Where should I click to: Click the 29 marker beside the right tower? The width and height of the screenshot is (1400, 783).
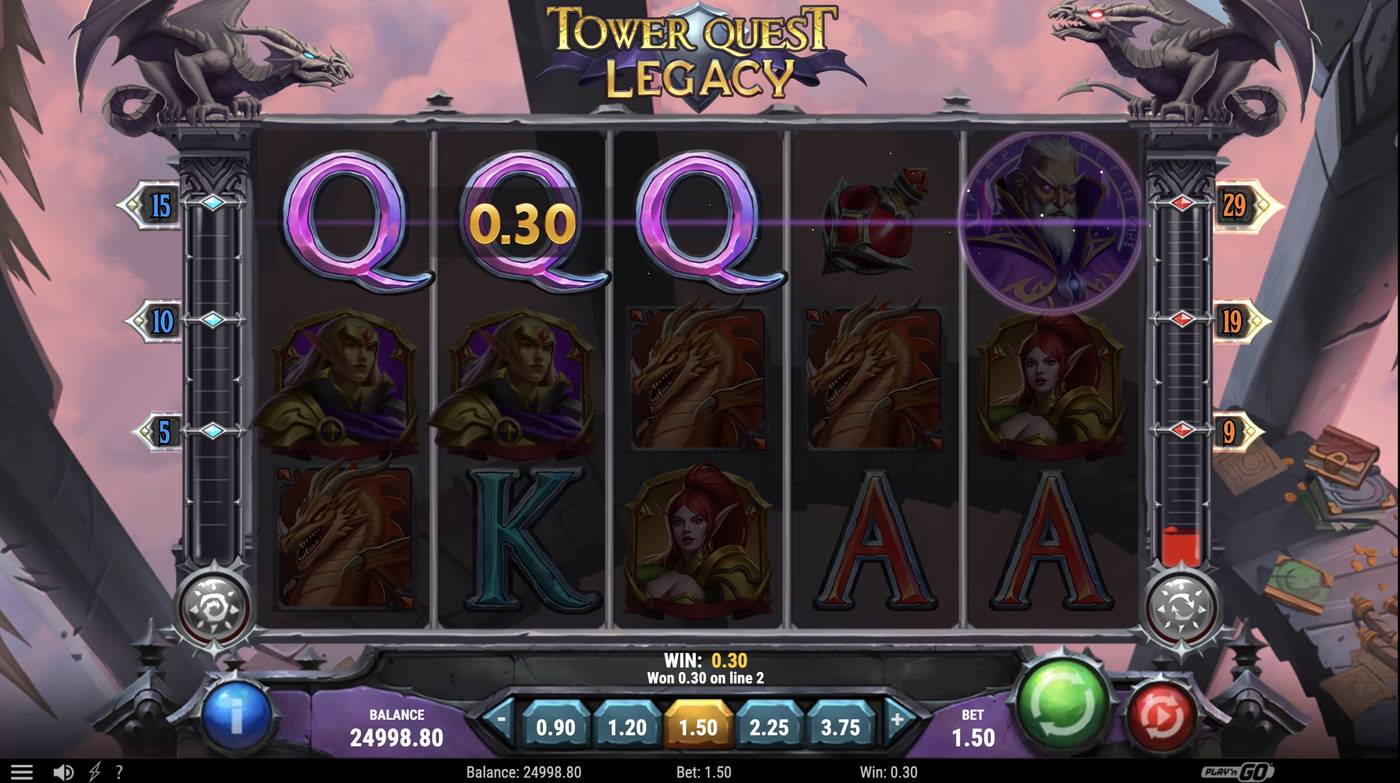1234,207
